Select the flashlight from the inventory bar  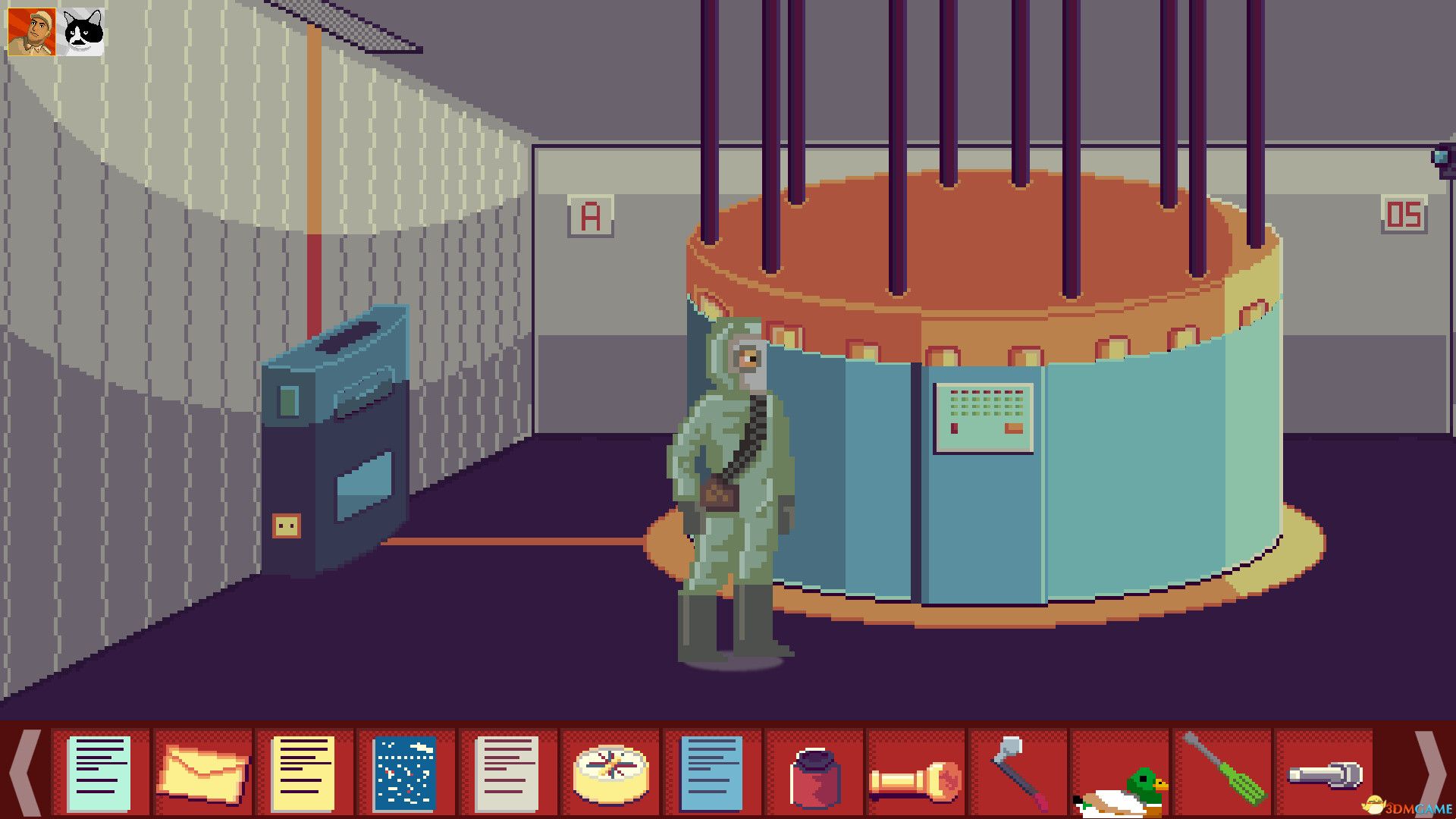(918, 773)
